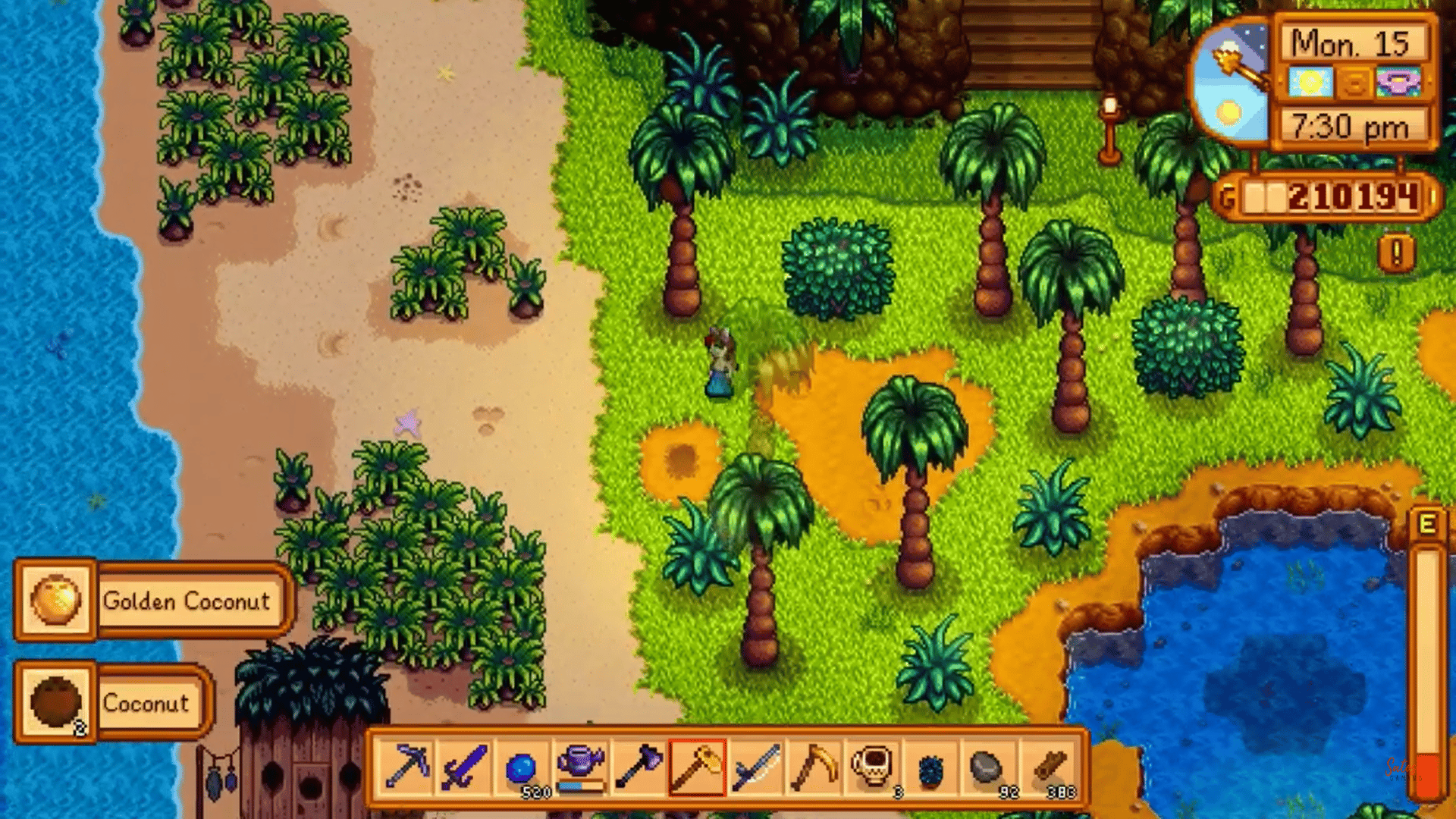Select the galaxy sword in the toolbar
The height and width of the screenshot is (819, 1456).
(x=757, y=767)
